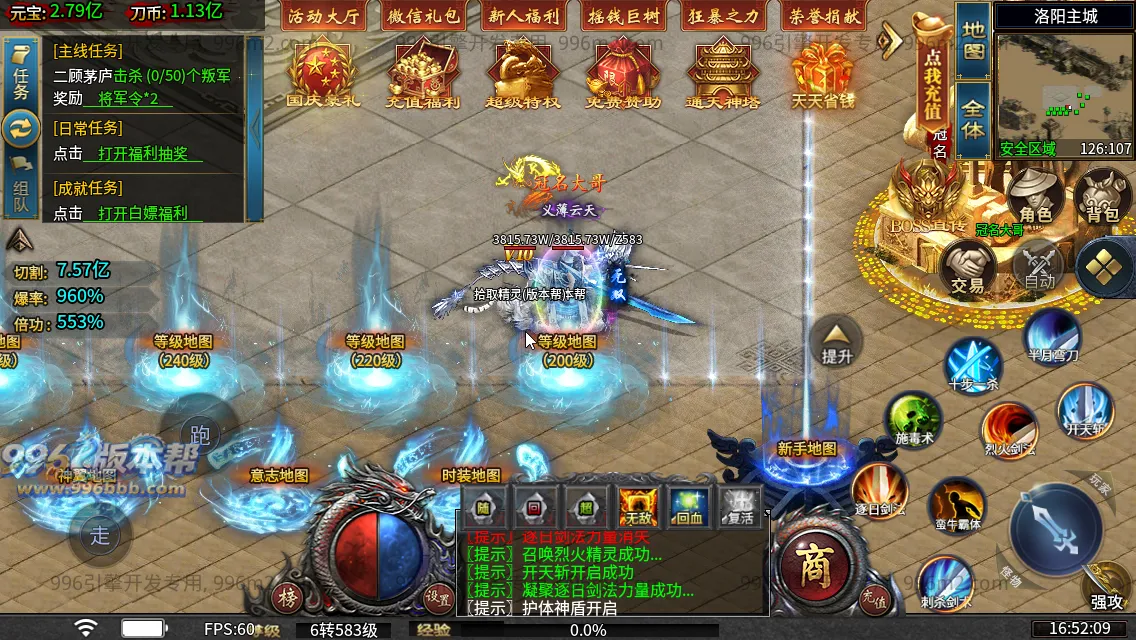The image size is (1136, 640).
Task: Cast the 烈火剑法 skill
Action: click(1008, 430)
